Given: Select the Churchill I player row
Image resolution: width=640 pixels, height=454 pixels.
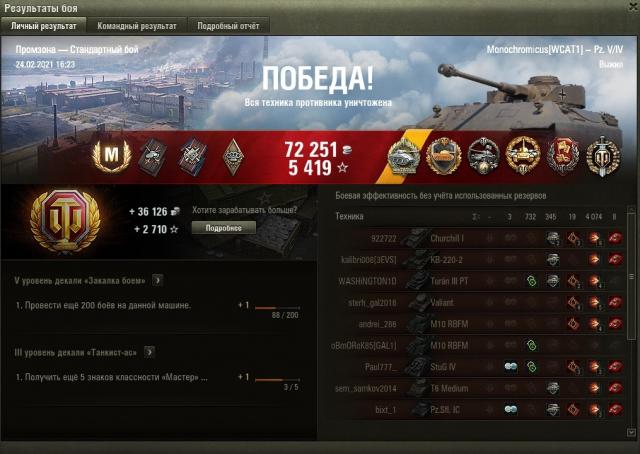Looking at the screenshot, I should (480, 238).
